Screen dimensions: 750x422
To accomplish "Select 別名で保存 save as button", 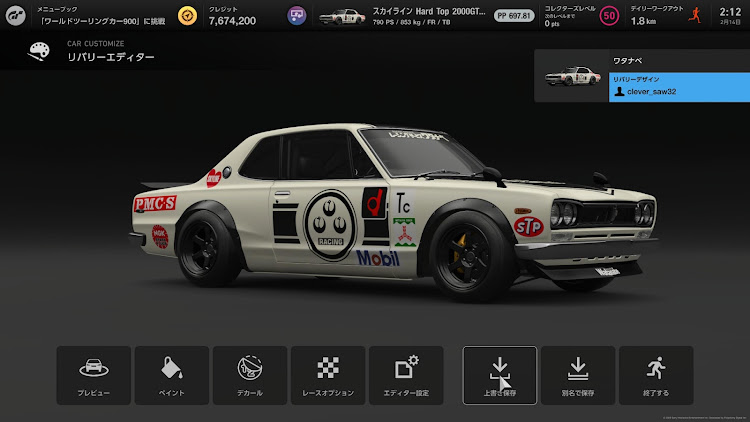I will pyautogui.click(x=578, y=375).
